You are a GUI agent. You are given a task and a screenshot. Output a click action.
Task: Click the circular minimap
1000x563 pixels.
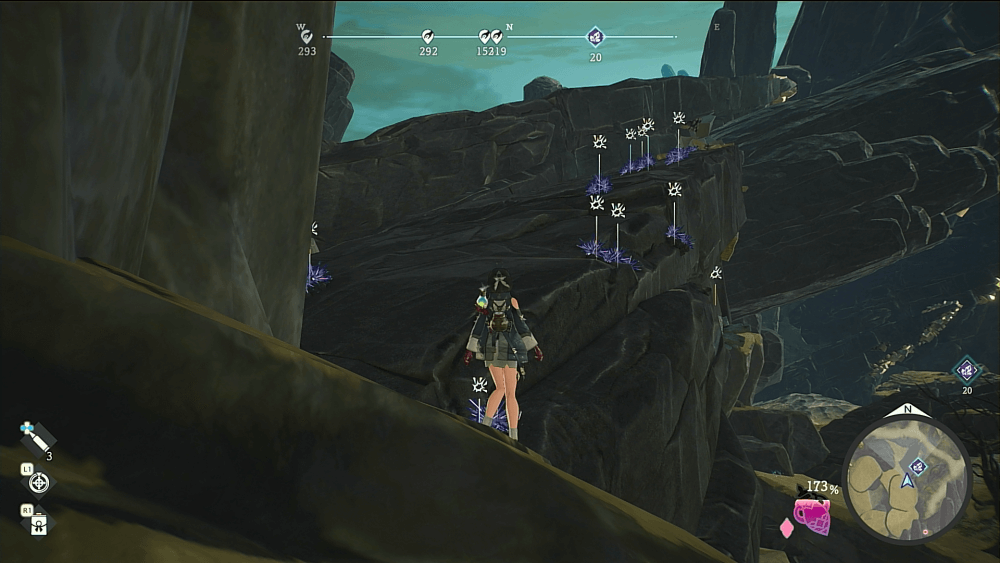[x=906, y=480]
